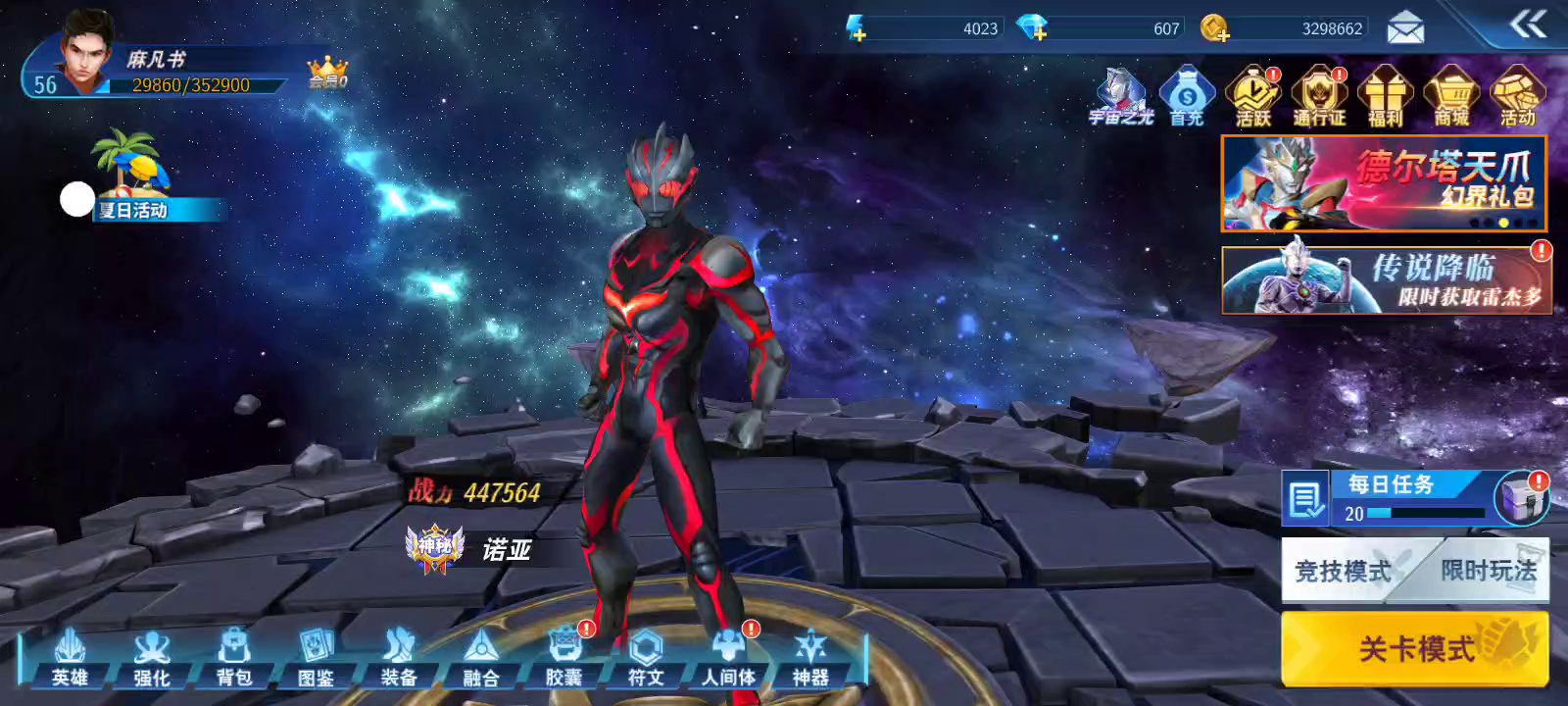The image size is (1568, 706).
Task: Collapse the top menu with double arrow
Action: pos(1527,24)
